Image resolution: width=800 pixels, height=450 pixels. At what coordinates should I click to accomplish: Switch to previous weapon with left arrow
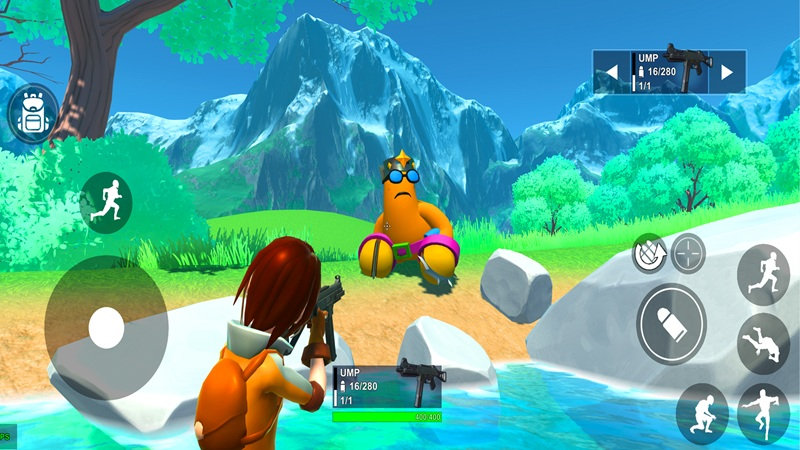(610, 72)
